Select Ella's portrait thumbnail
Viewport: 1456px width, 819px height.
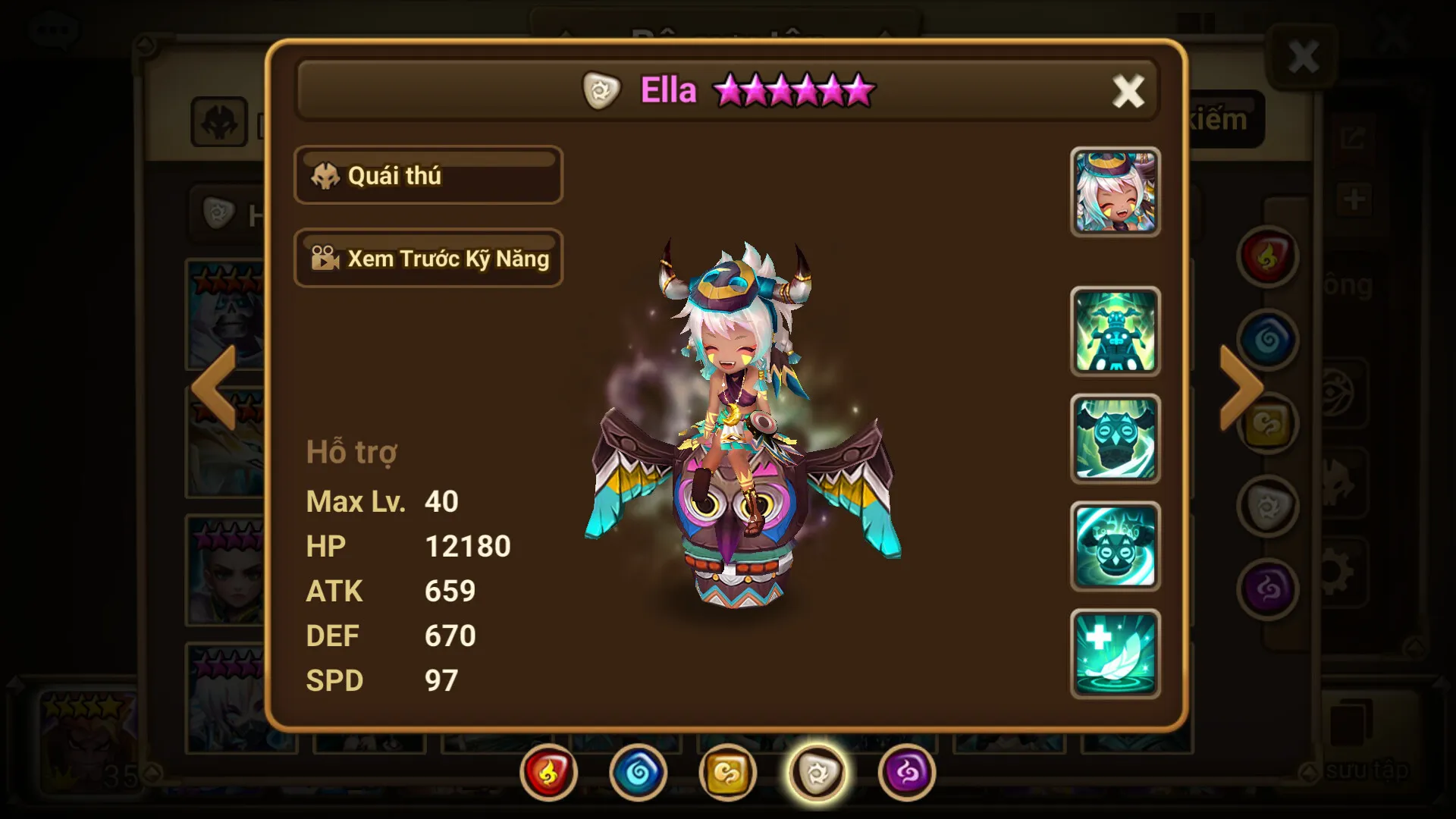pos(1115,193)
